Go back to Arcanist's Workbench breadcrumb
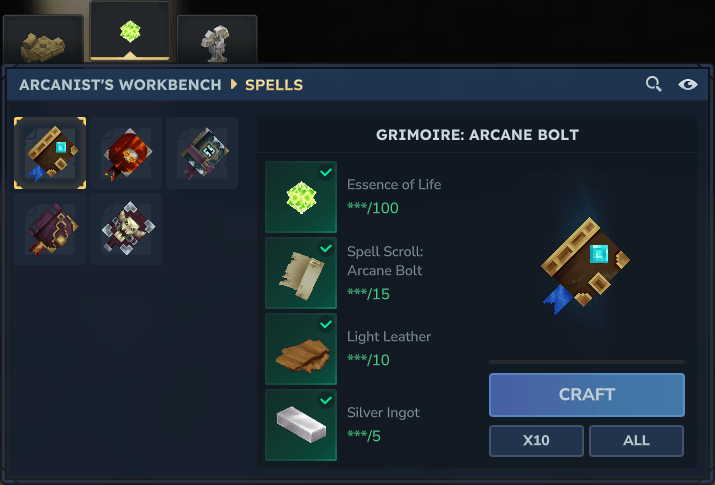This screenshot has width=715, height=485. click(x=120, y=85)
